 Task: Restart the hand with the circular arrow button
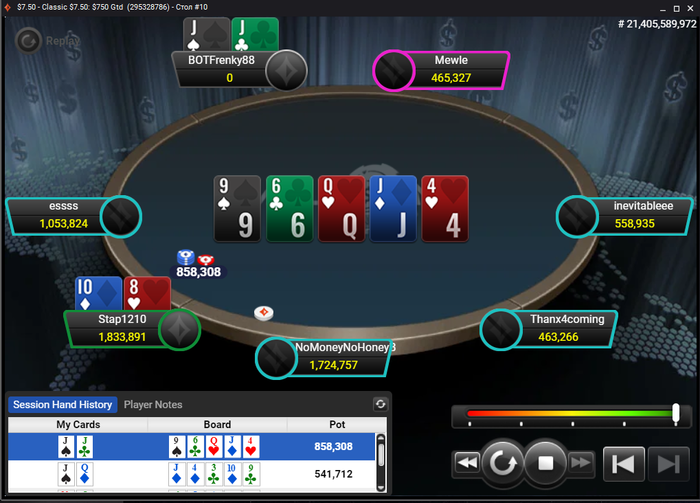tap(501, 463)
